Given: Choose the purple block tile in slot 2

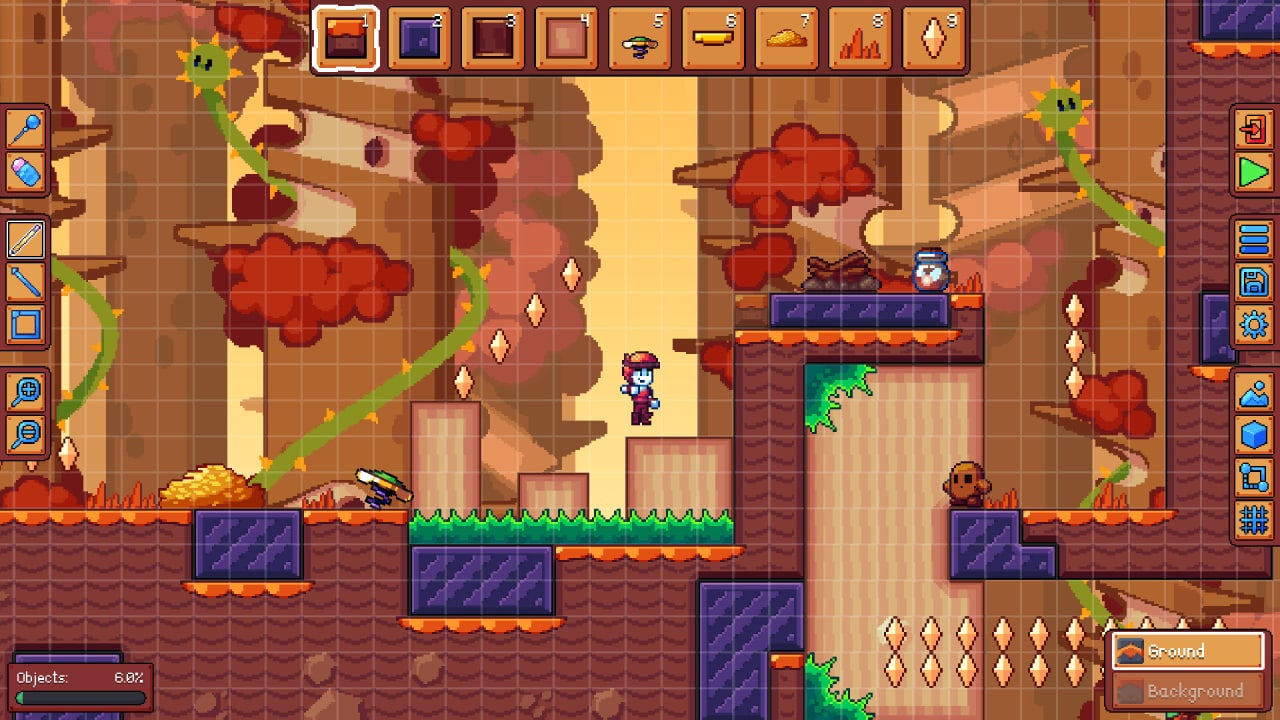Looking at the screenshot, I should [419, 40].
